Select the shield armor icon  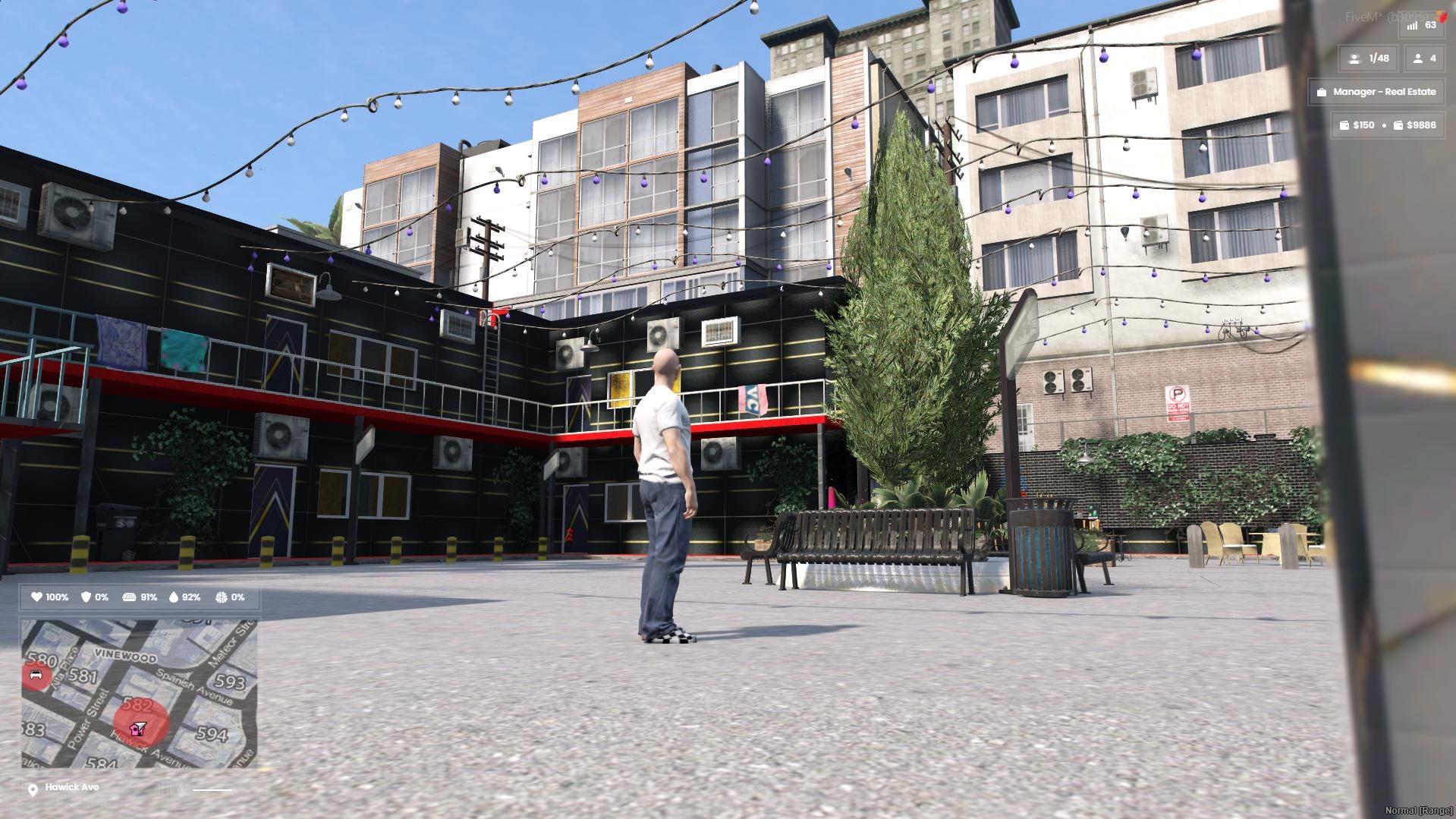click(85, 597)
